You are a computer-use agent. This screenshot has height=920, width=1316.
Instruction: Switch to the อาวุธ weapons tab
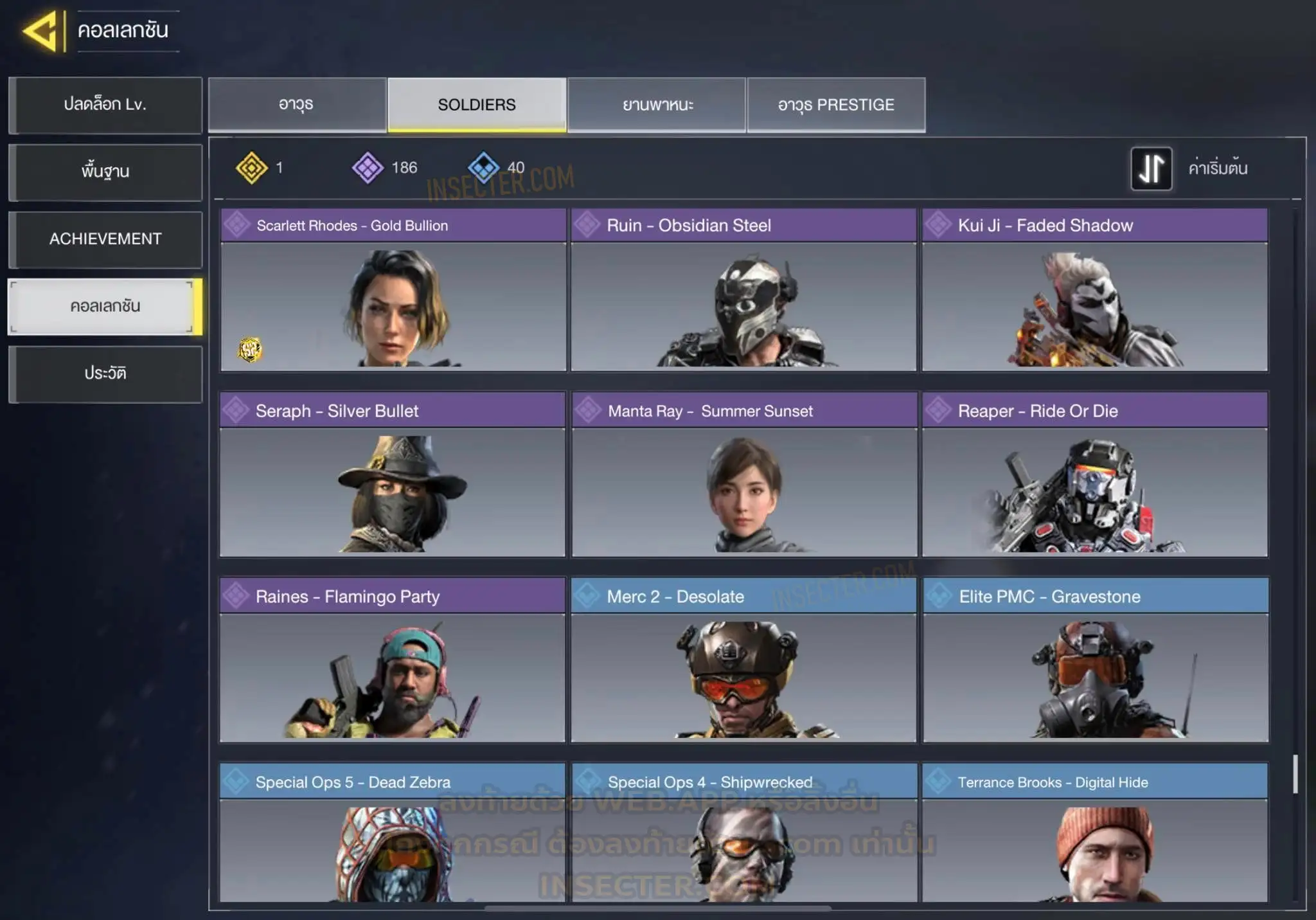pyautogui.click(x=297, y=105)
